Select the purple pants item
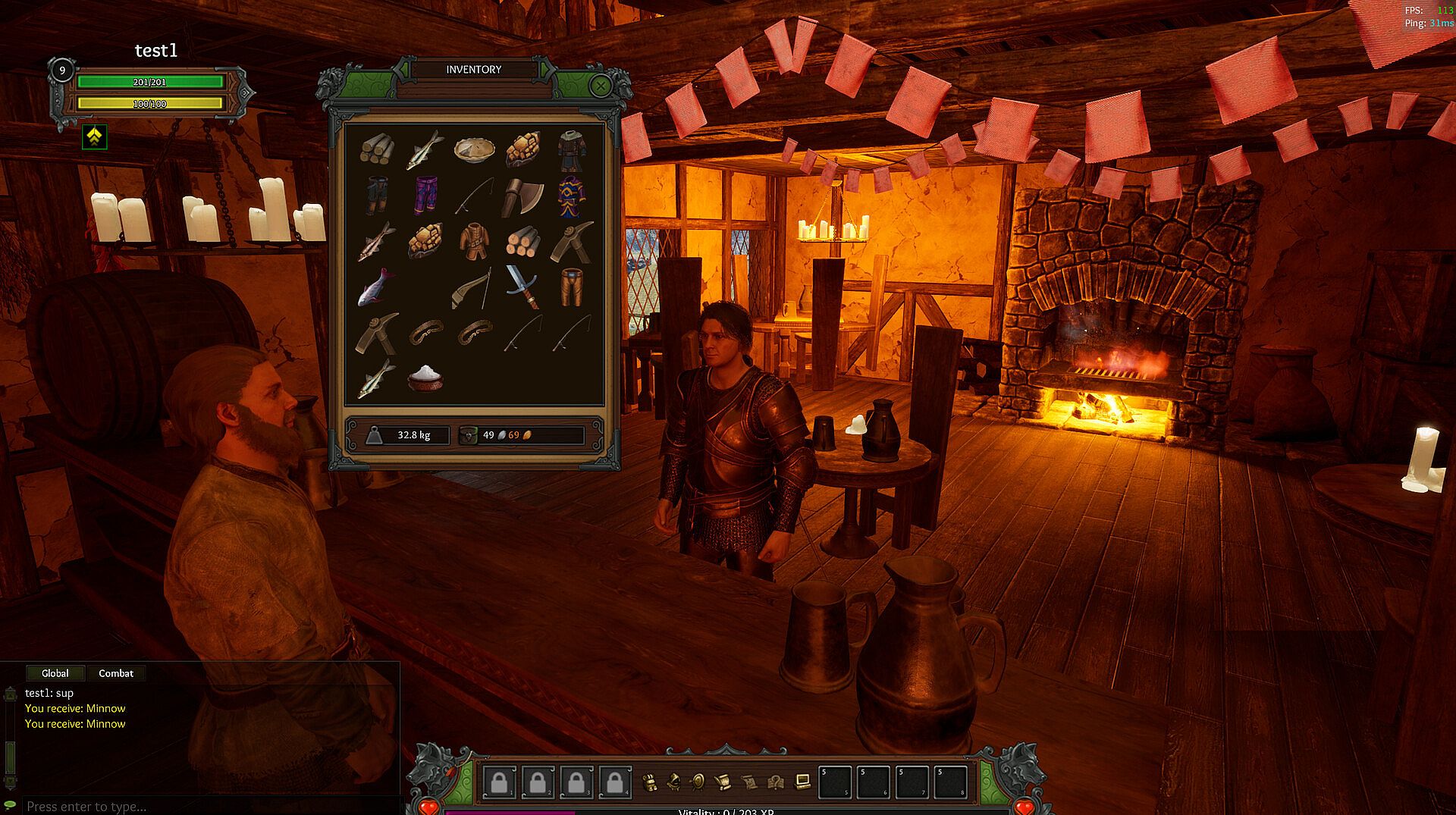1456x815 pixels. pos(425,196)
